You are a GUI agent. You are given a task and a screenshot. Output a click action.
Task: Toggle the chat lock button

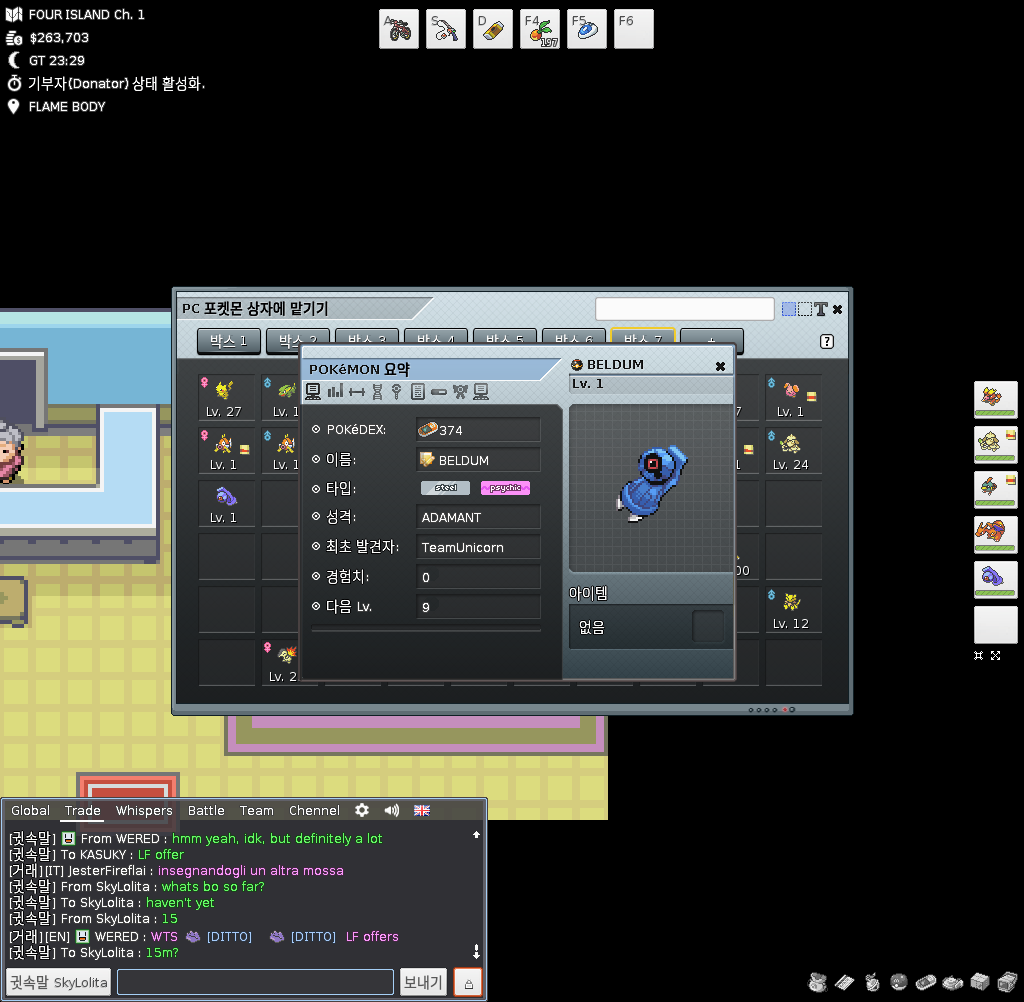click(x=468, y=982)
